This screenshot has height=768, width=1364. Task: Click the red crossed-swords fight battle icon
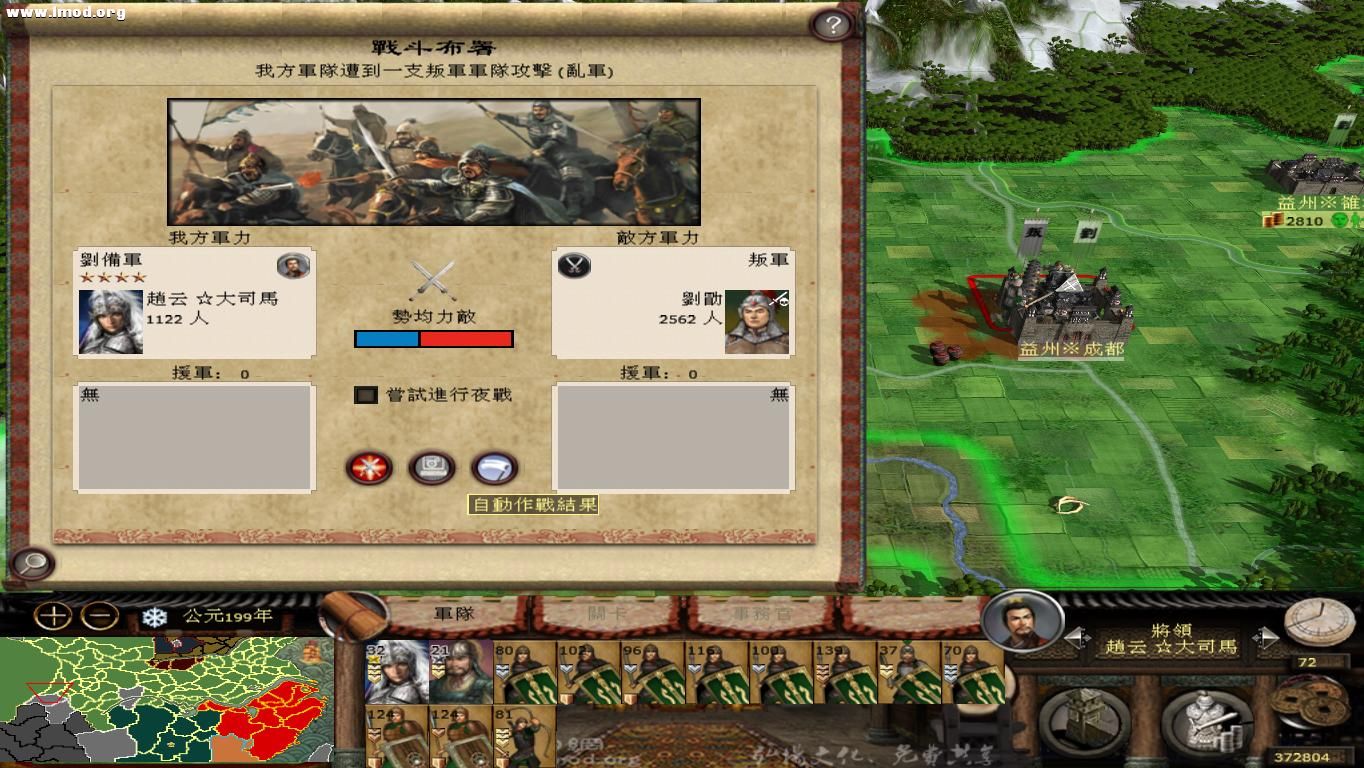pos(370,468)
